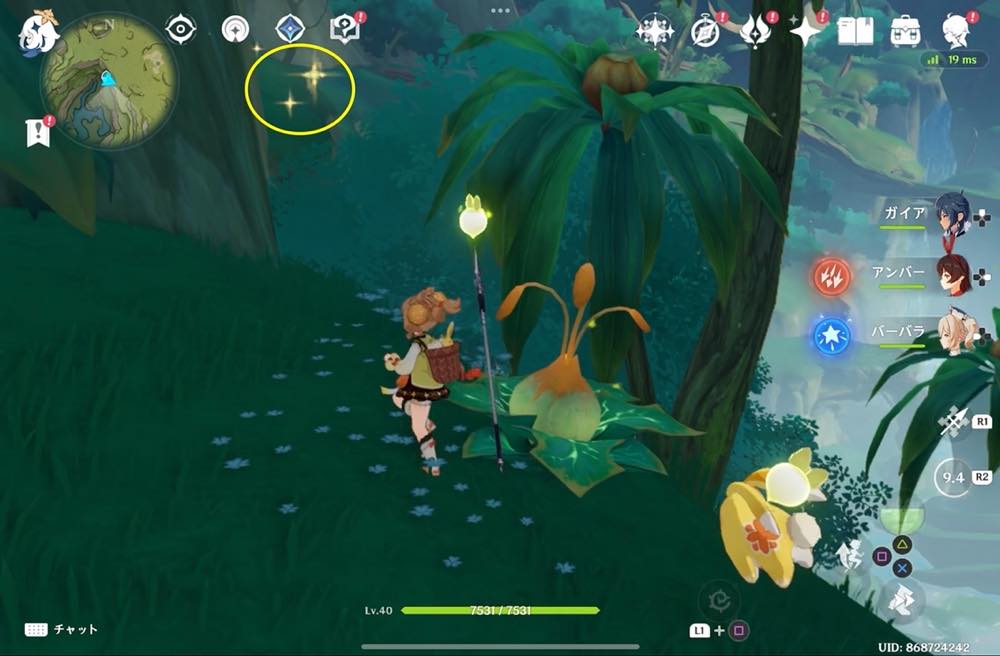1000x656 pixels.
Task: Activate the blue star burst beside バーバラ
Action: coord(831,334)
